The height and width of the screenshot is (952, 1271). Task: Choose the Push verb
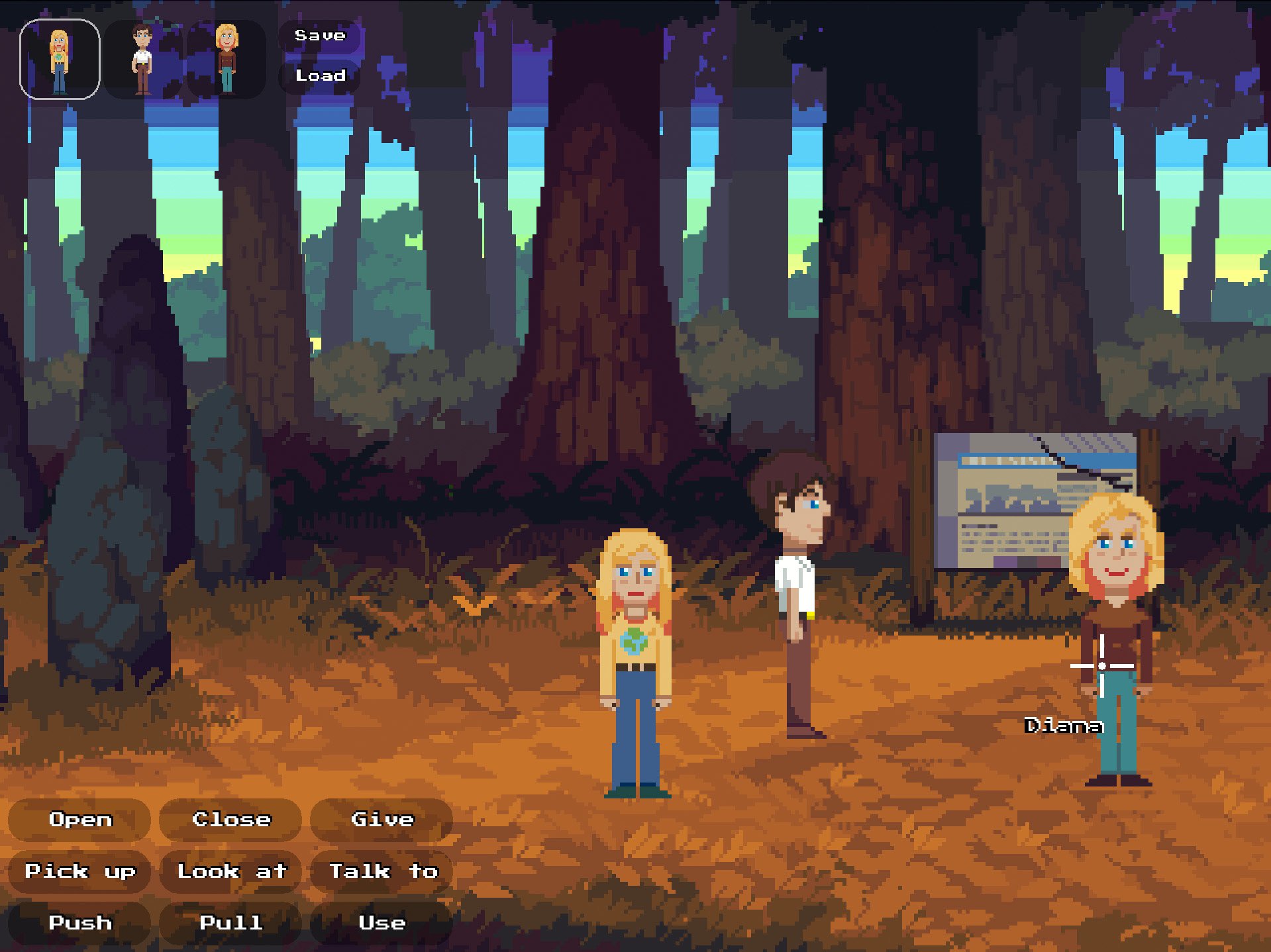[x=80, y=923]
